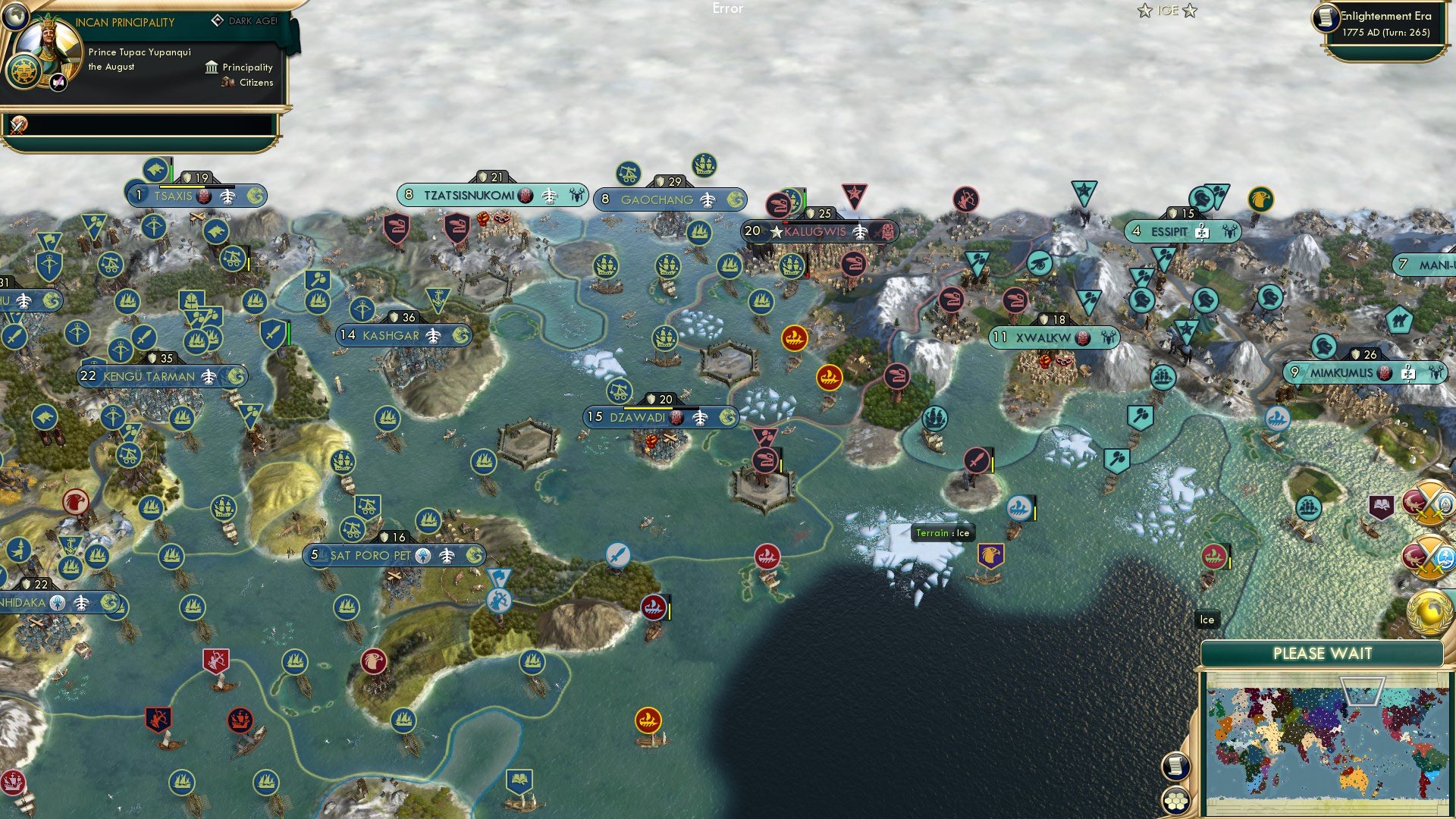
Task: Toggle the hex grid minimap option
Action: tap(1175, 800)
